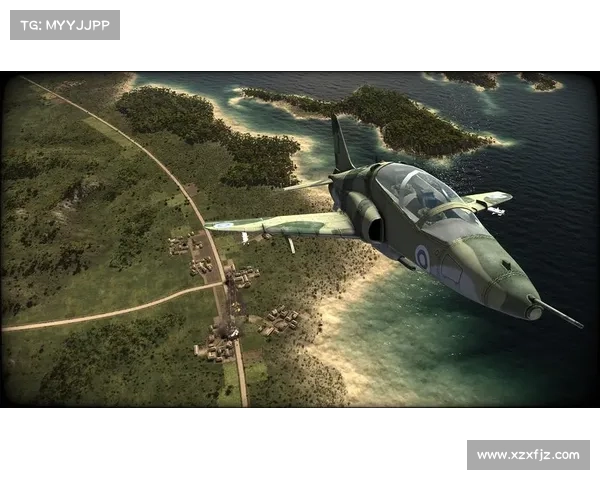This screenshot has width=600, height=480.
Task: Open the www.xzxfjz.com link
Action: pos(527,455)
